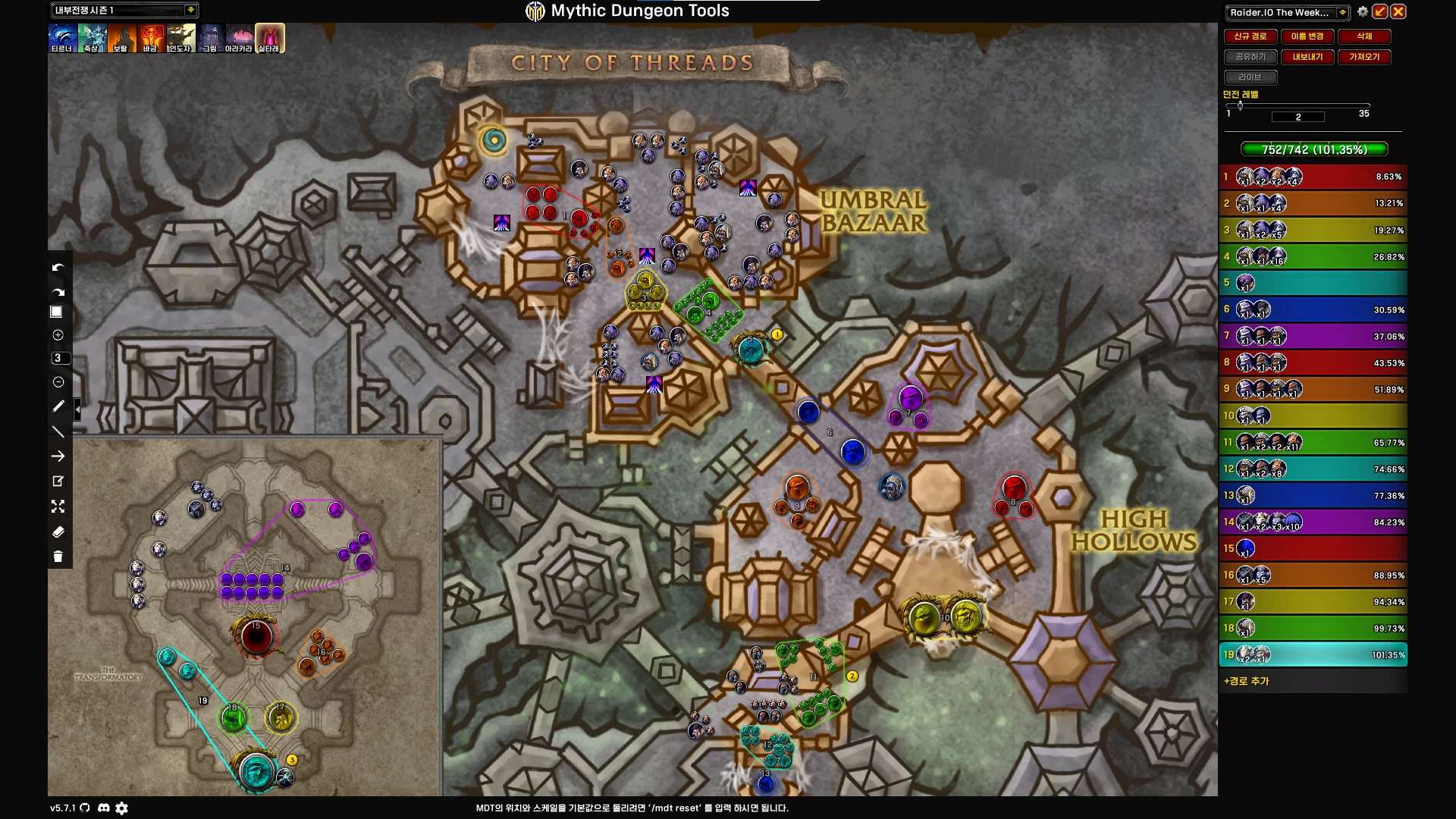
Task: Select the 아라카라 dungeon icon
Action: pos(240,37)
